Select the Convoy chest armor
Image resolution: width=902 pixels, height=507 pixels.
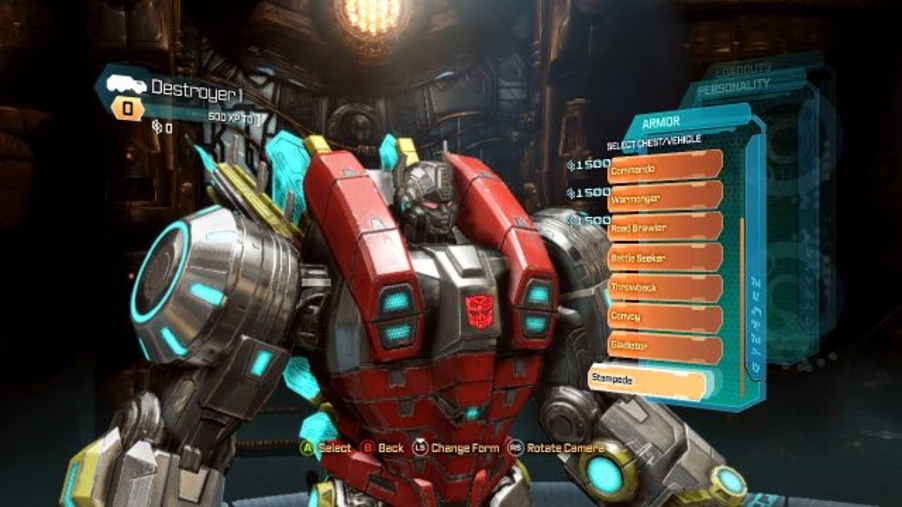(665, 317)
